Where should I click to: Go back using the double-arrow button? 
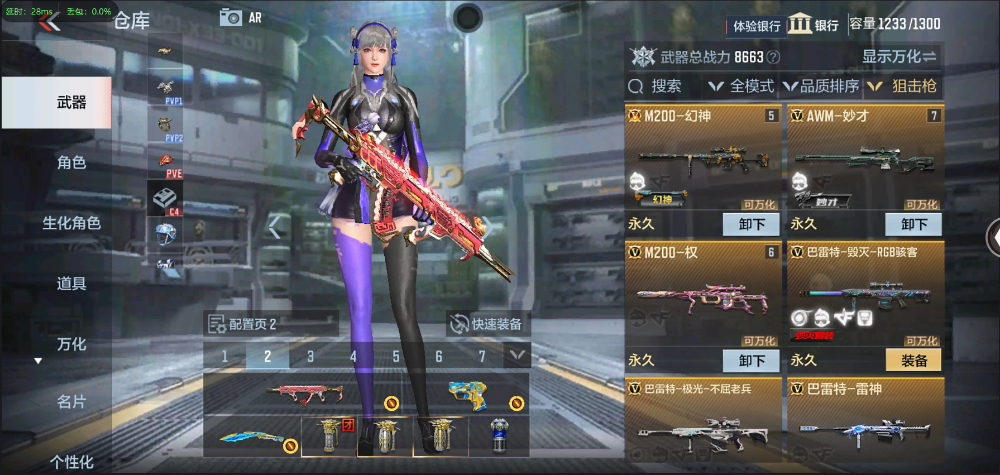pyautogui.click(x=49, y=22)
